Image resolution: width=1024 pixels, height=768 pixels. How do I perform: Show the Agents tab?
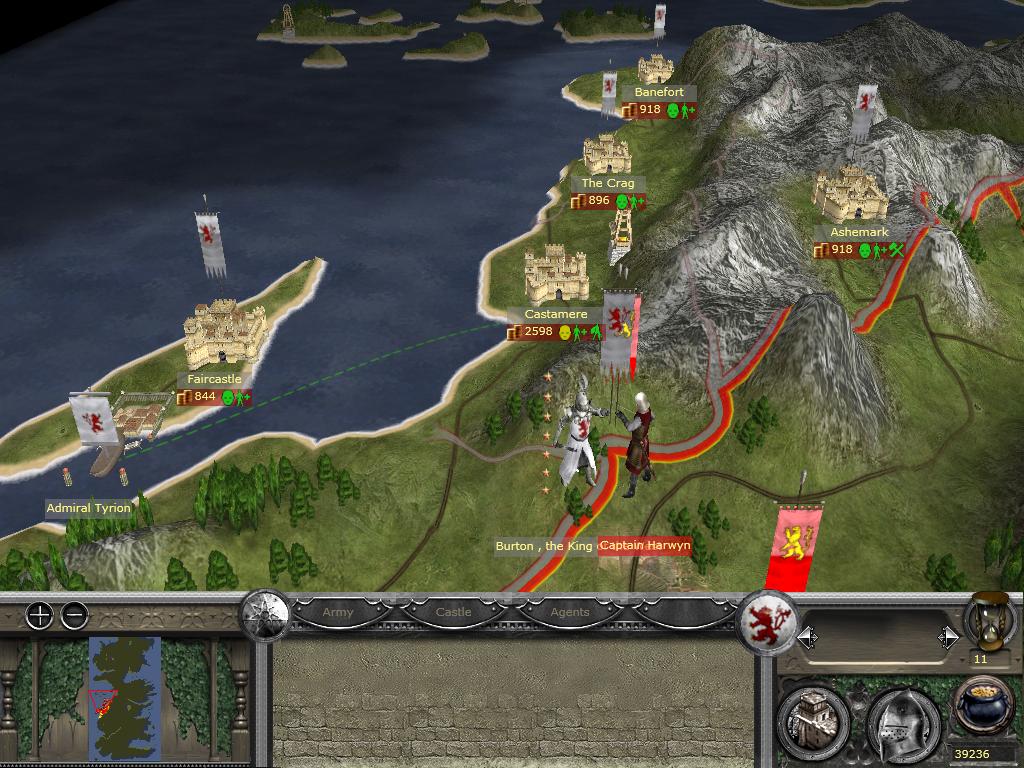[x=570, y=612]
